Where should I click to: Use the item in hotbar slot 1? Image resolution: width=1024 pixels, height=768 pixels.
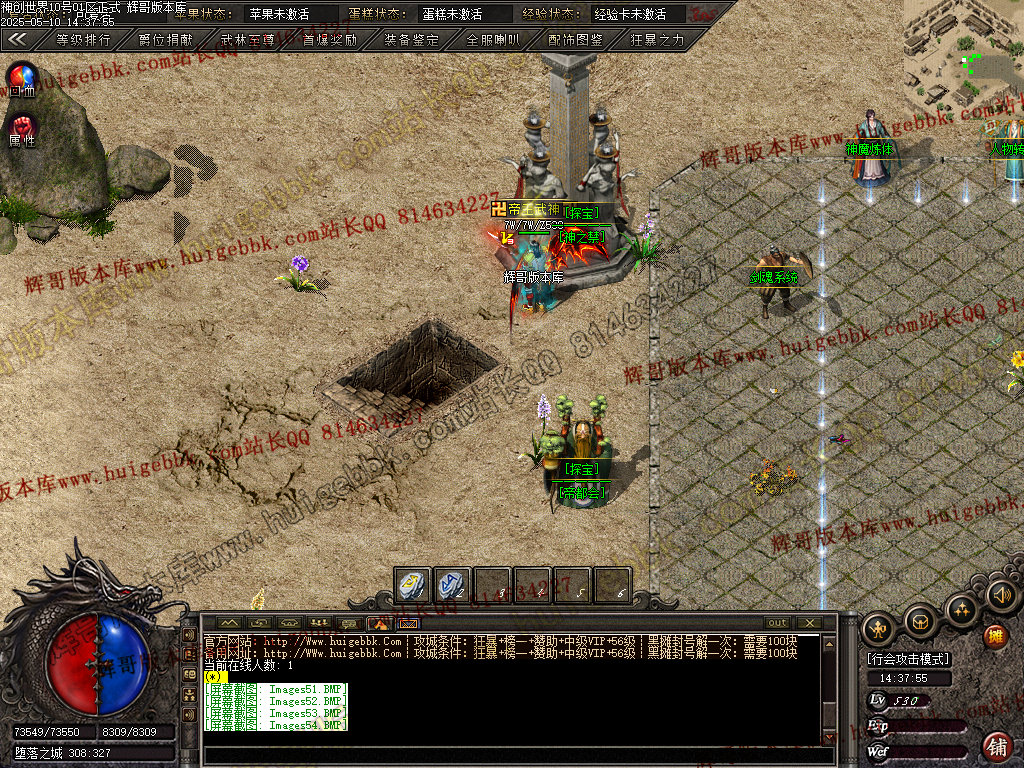[412, 584]
